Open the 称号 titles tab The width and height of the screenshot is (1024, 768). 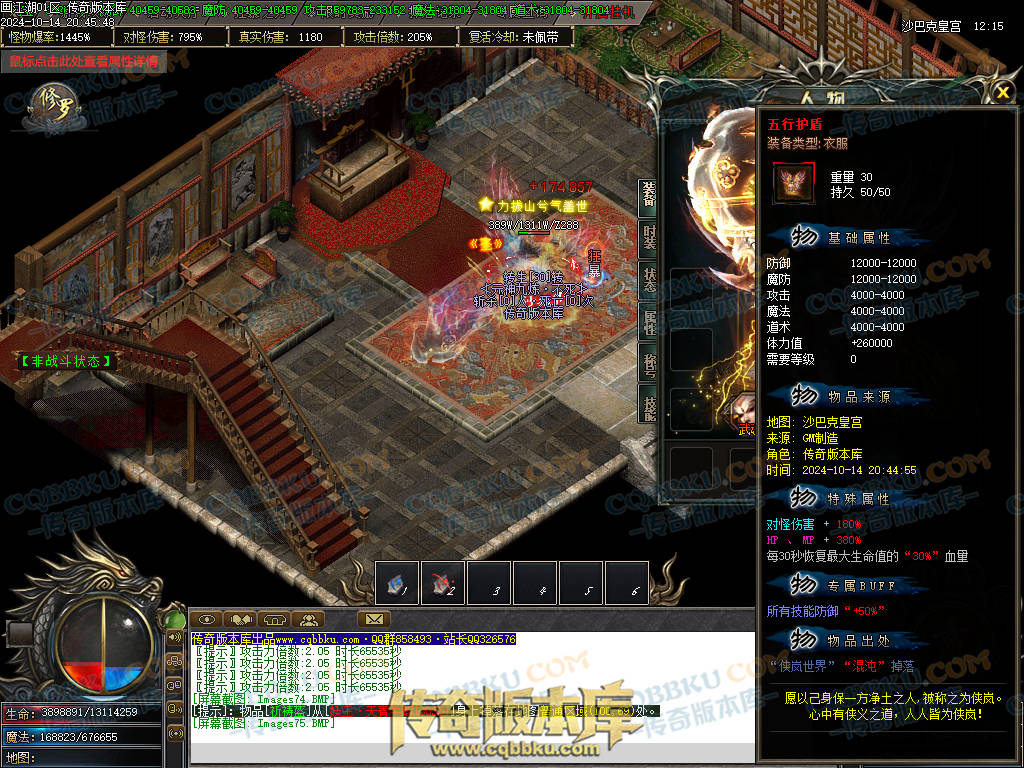649,362
